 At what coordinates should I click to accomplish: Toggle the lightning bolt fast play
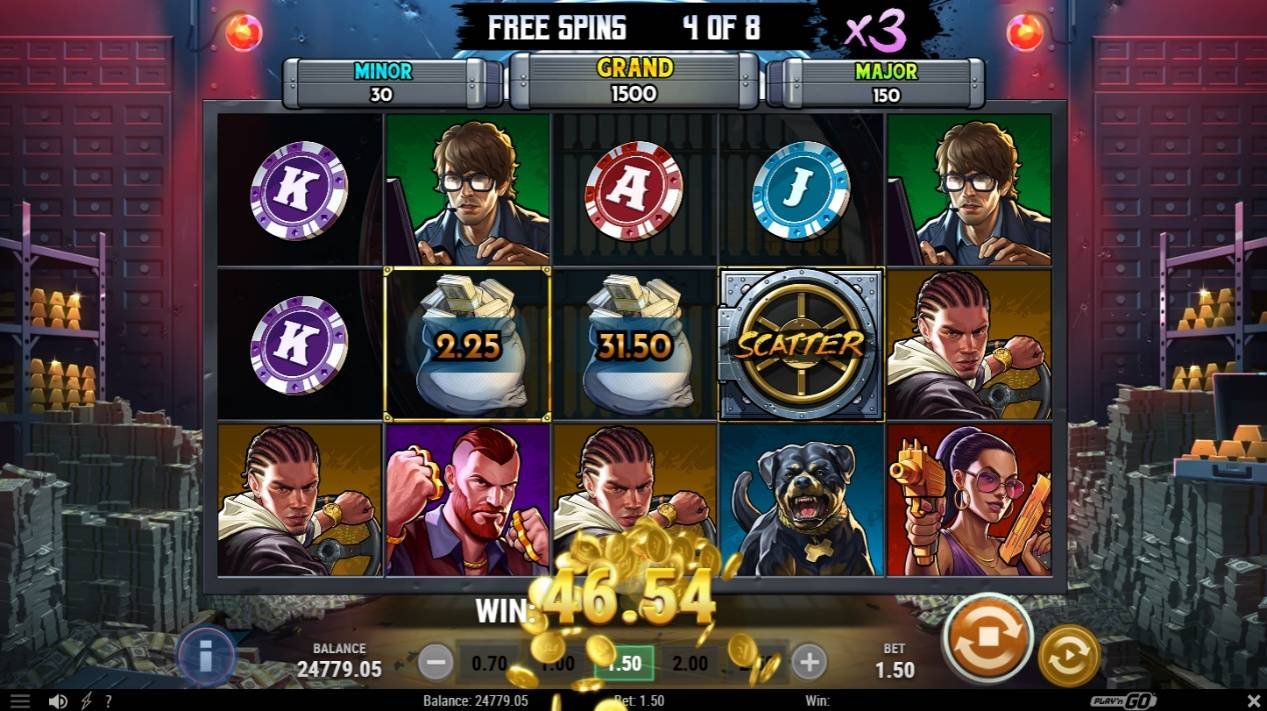click(x=86, y=702)
